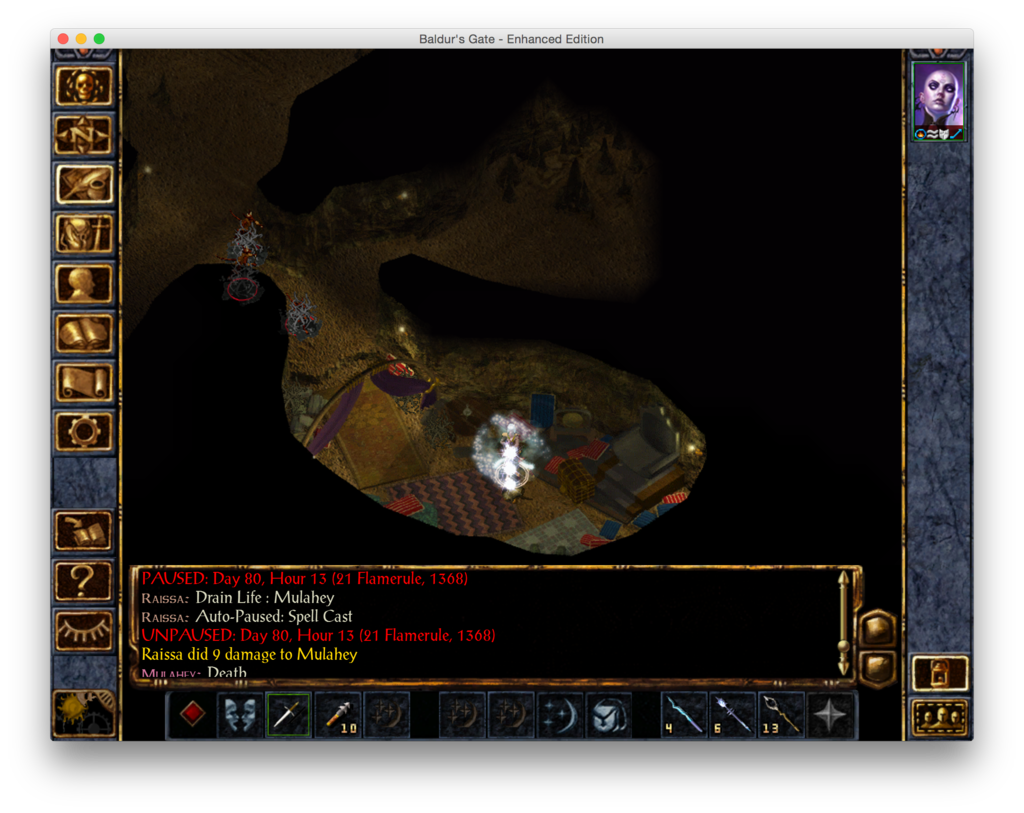This screenshot has width=1024, height=813.
Task: Open the inventory screen button
Action: pos(84,234)
